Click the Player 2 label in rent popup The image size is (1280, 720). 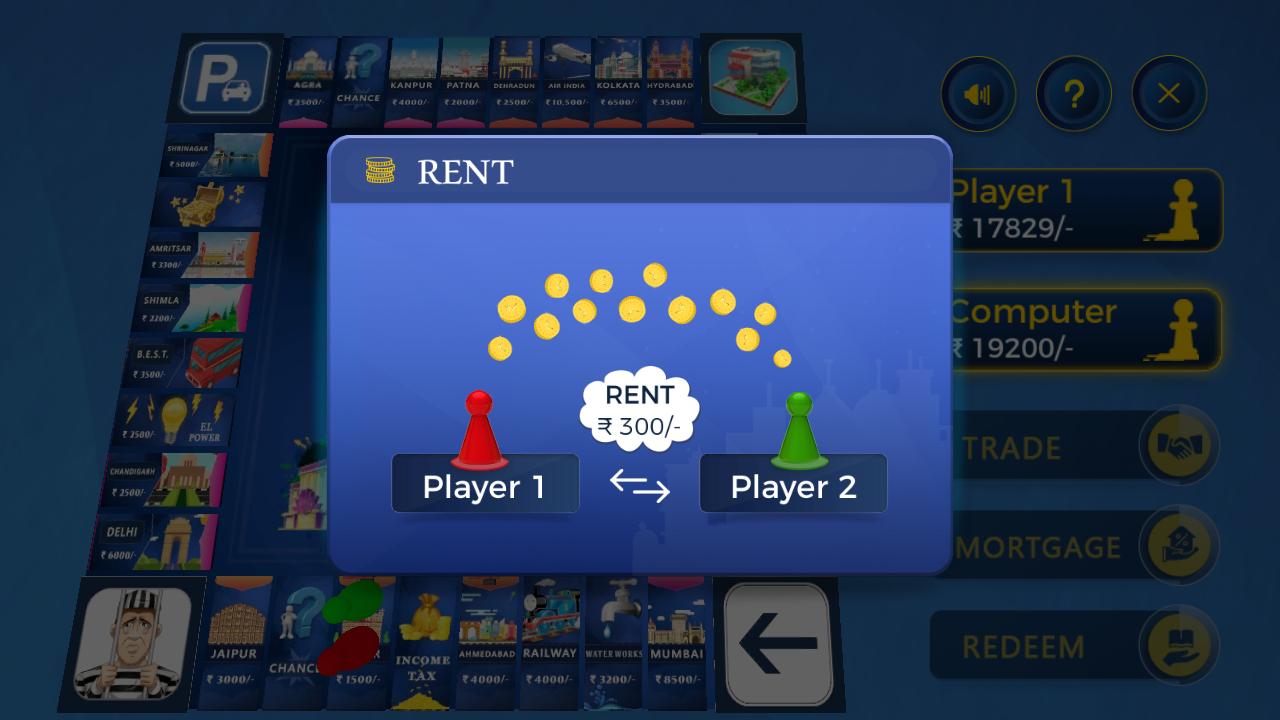793,485
